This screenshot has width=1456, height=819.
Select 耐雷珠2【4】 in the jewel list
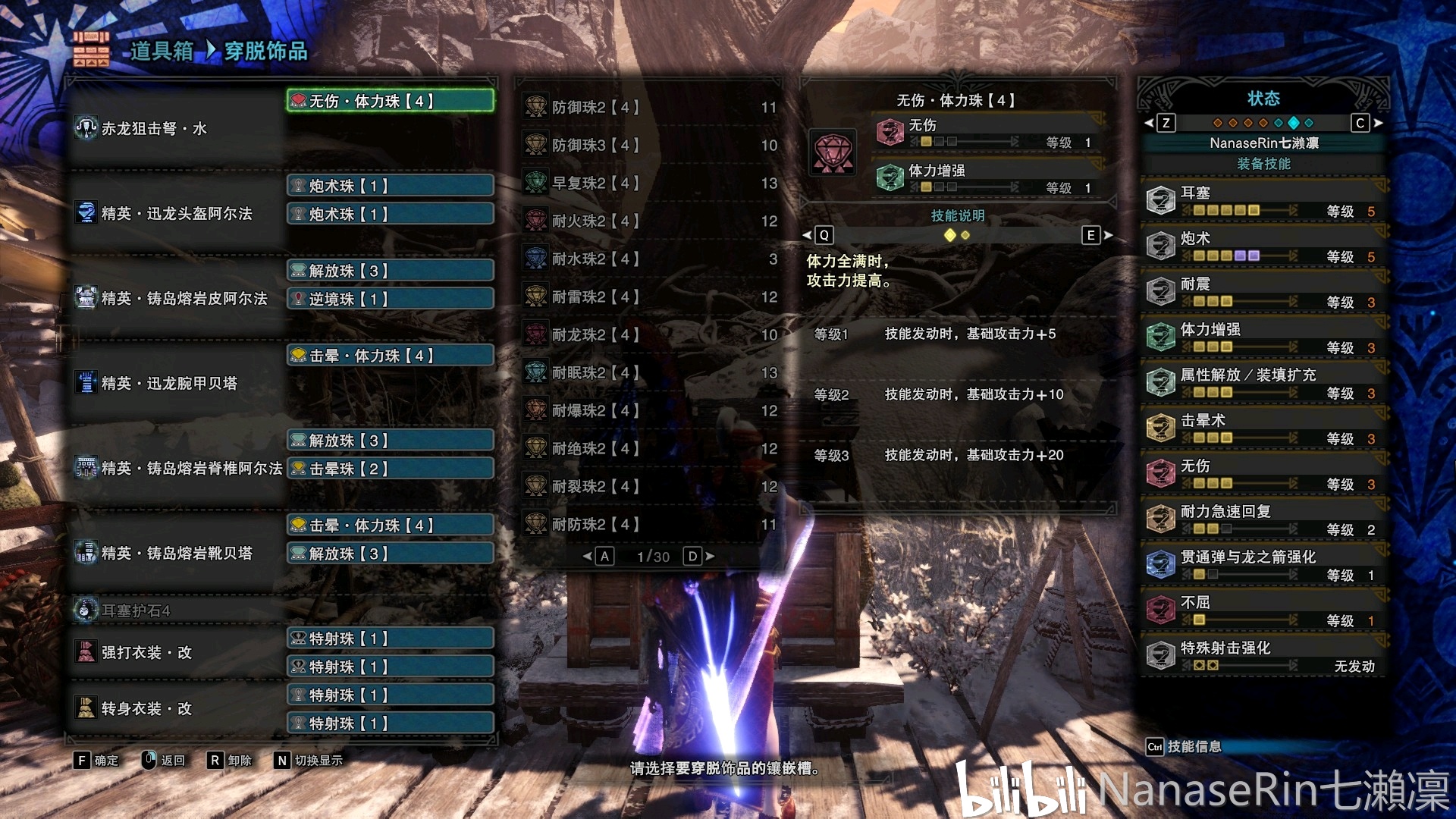tap(649, 297)
